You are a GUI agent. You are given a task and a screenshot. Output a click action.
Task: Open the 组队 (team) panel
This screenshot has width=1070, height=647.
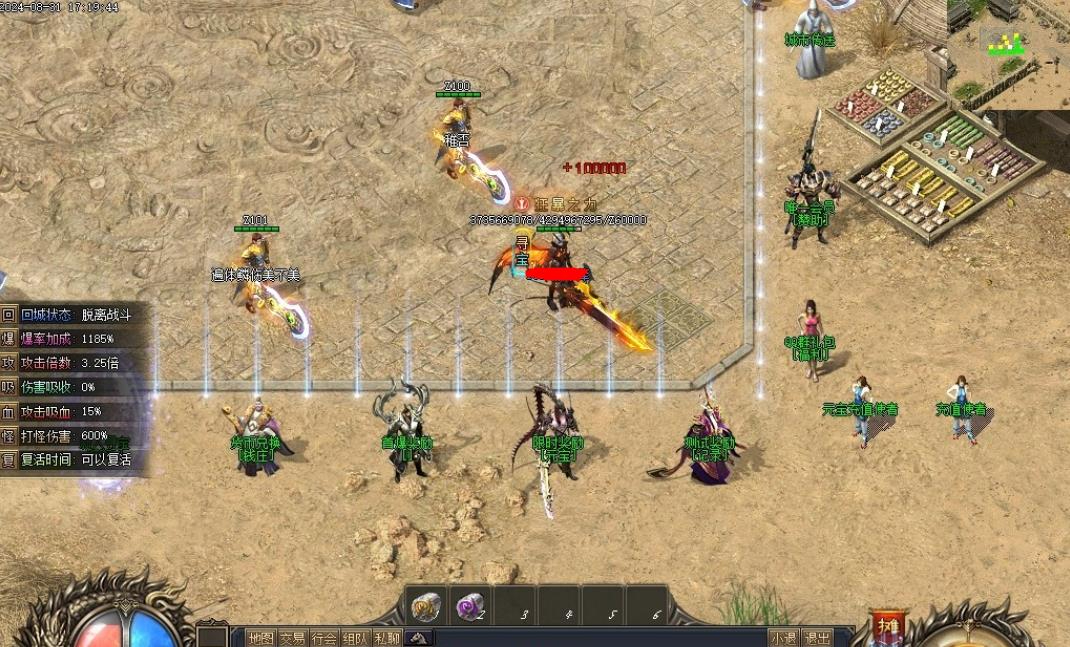click(355, 638)
